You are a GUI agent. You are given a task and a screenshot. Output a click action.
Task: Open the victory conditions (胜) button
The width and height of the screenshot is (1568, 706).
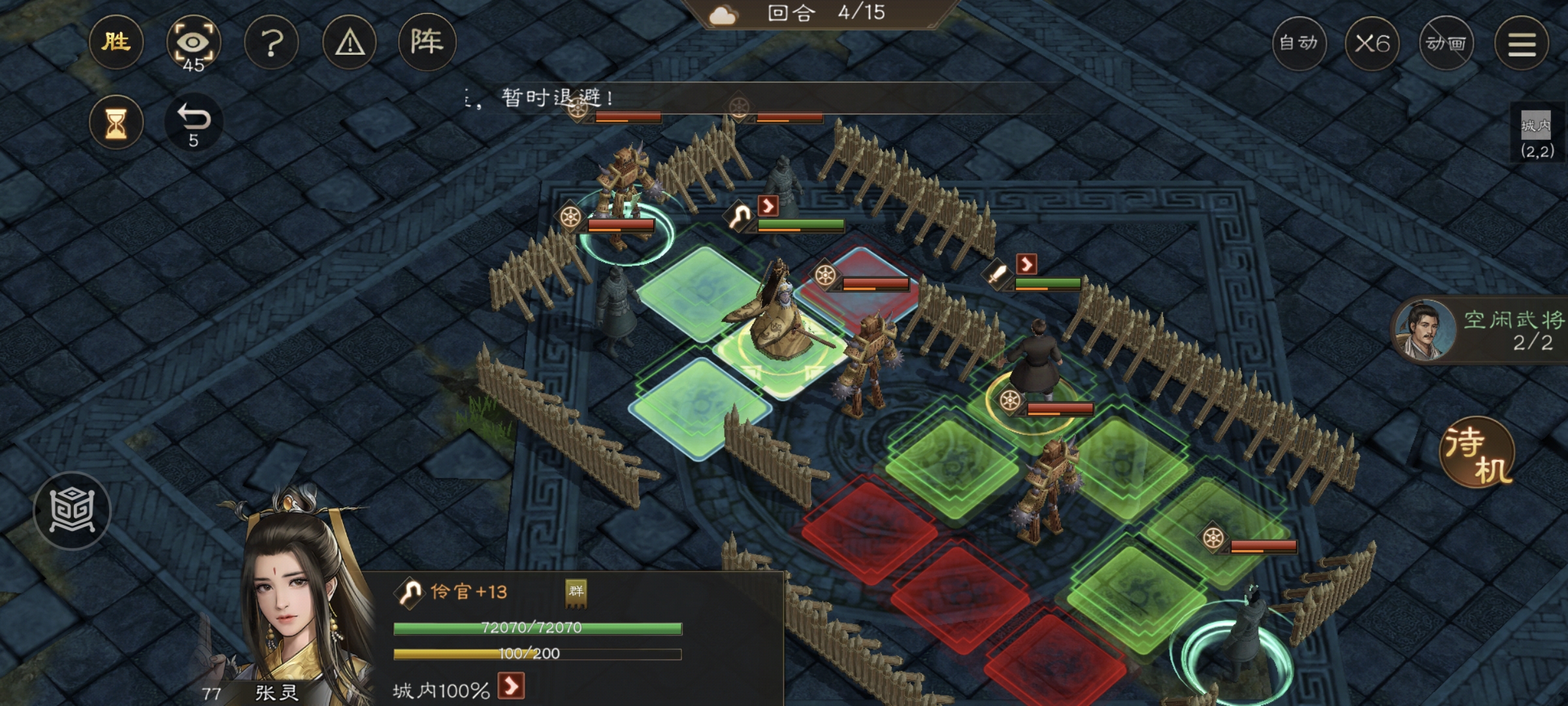pyautogui.click(x=116, y=42)
